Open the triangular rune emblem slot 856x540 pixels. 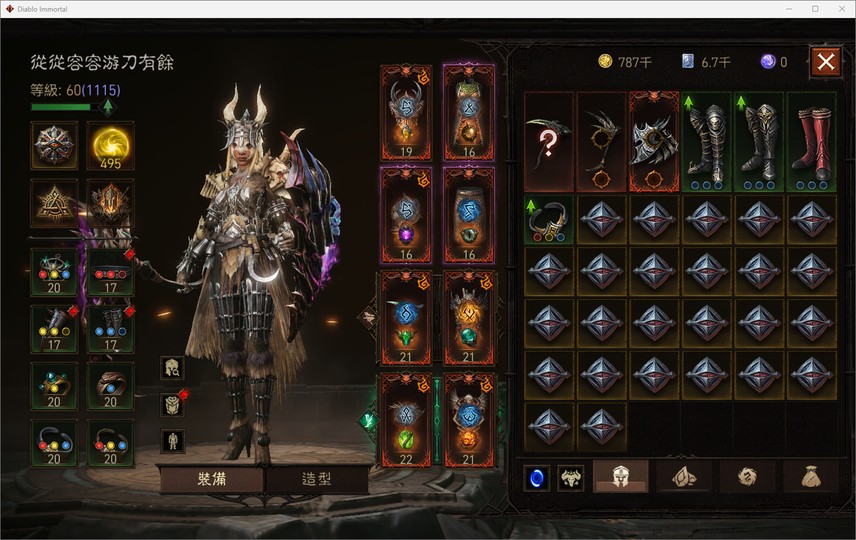[x=54, y=203]
